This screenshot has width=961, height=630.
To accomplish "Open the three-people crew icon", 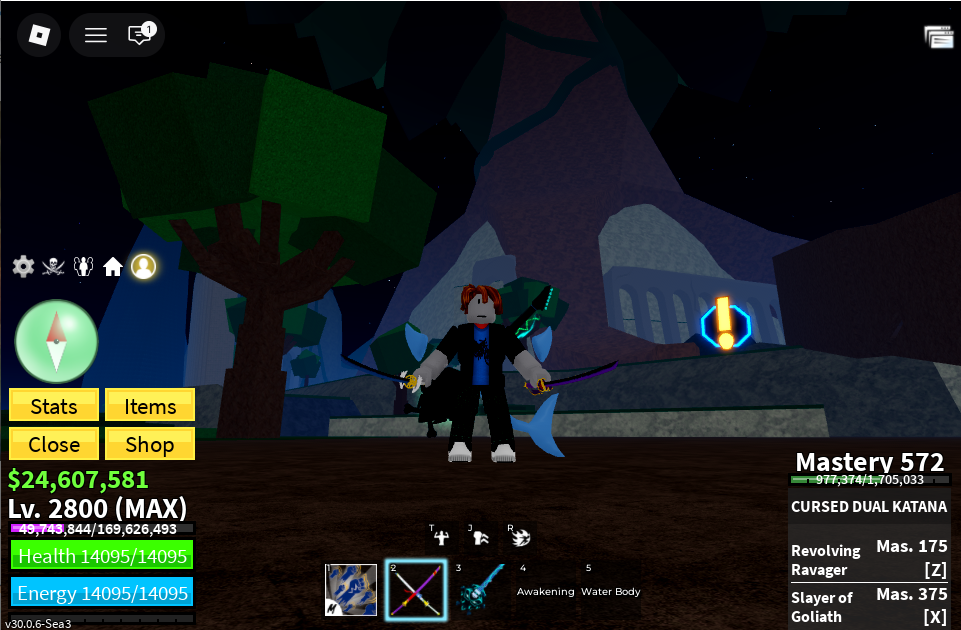I will coord(84,266).
